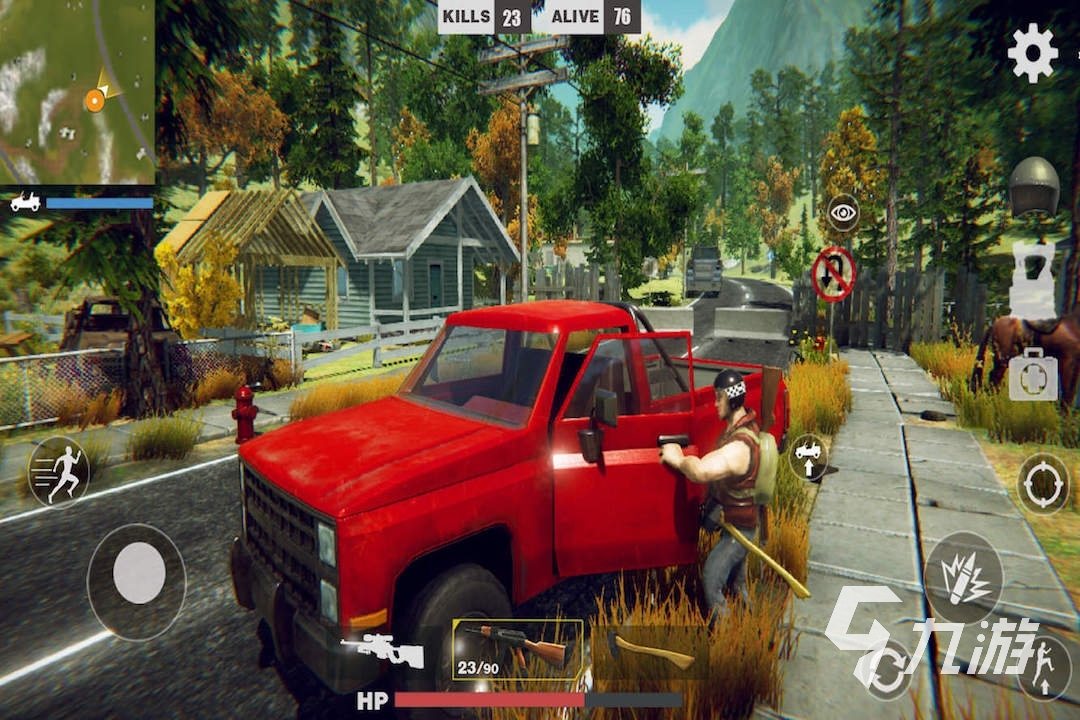Click the virtual movement joystick
This screenshot has width=1080, height=720.
click(138, 574)
